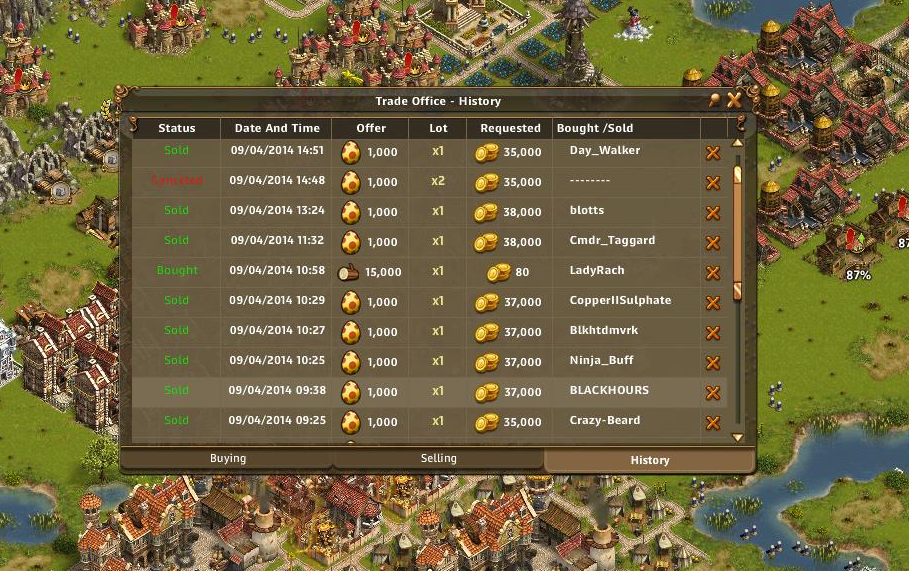Remove the CopperIISulphate trade record
This screenshot has height=571, width=909.
[713, 303]
